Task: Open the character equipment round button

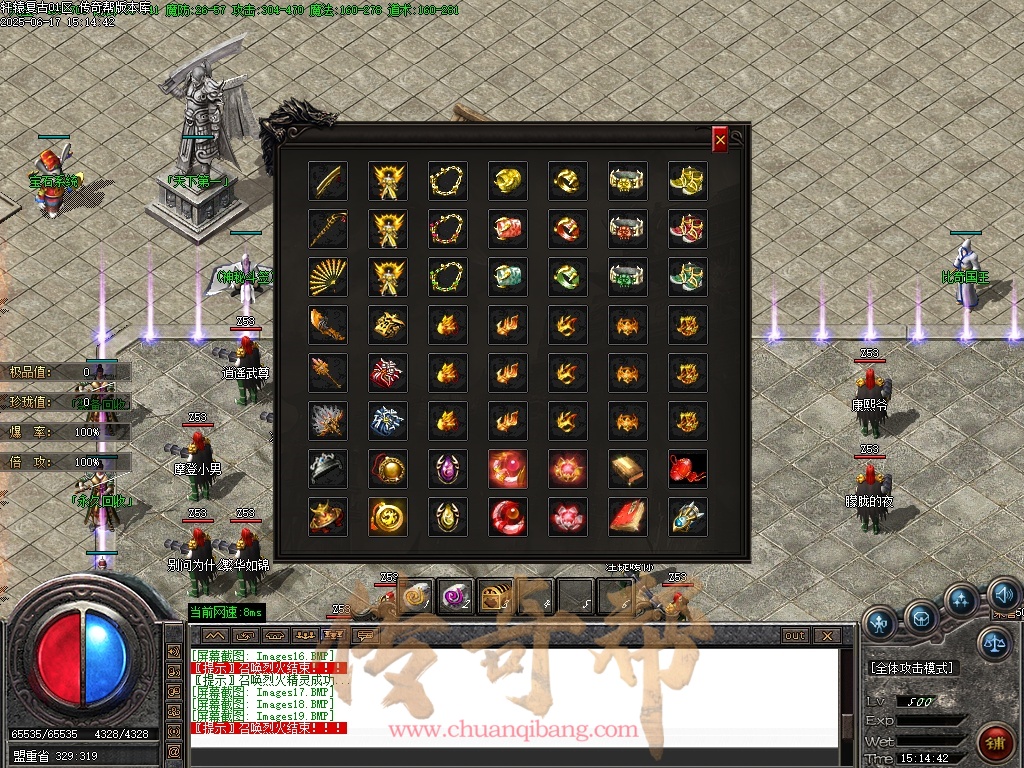Action: (x=880, y=622)
